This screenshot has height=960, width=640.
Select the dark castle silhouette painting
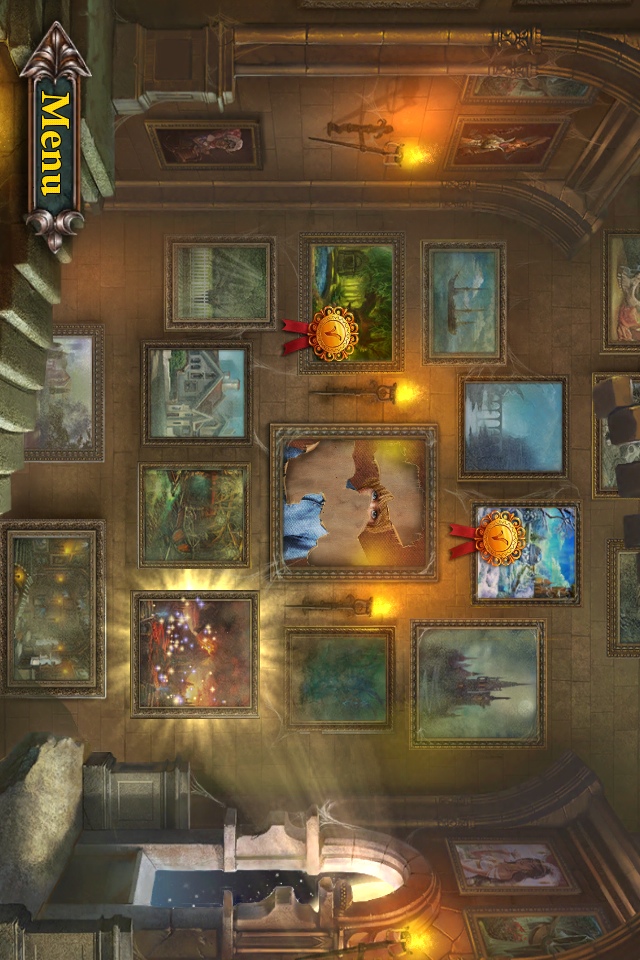[x=478, y=683]
